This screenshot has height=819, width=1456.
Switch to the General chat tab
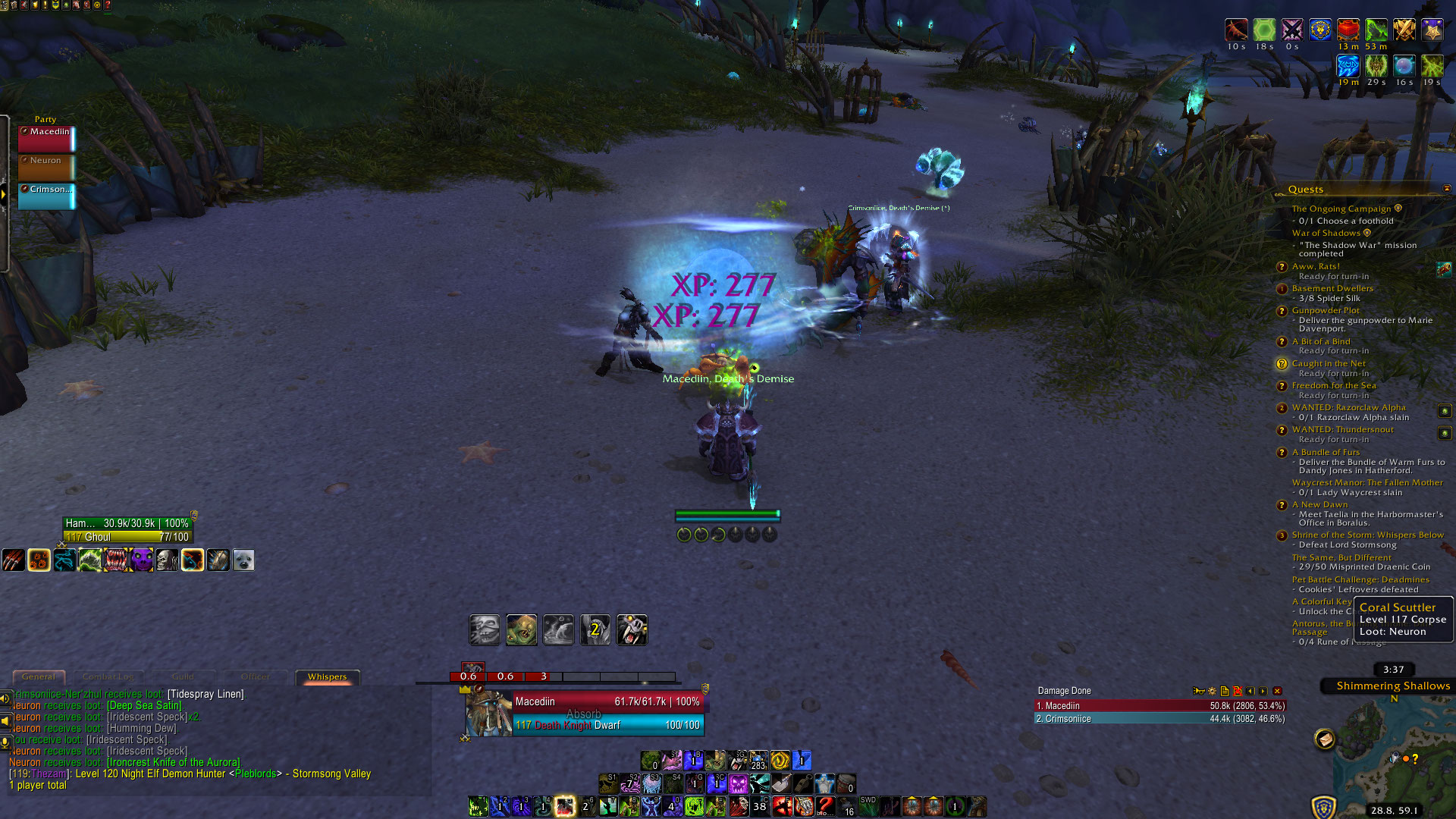tap(39, 676)
